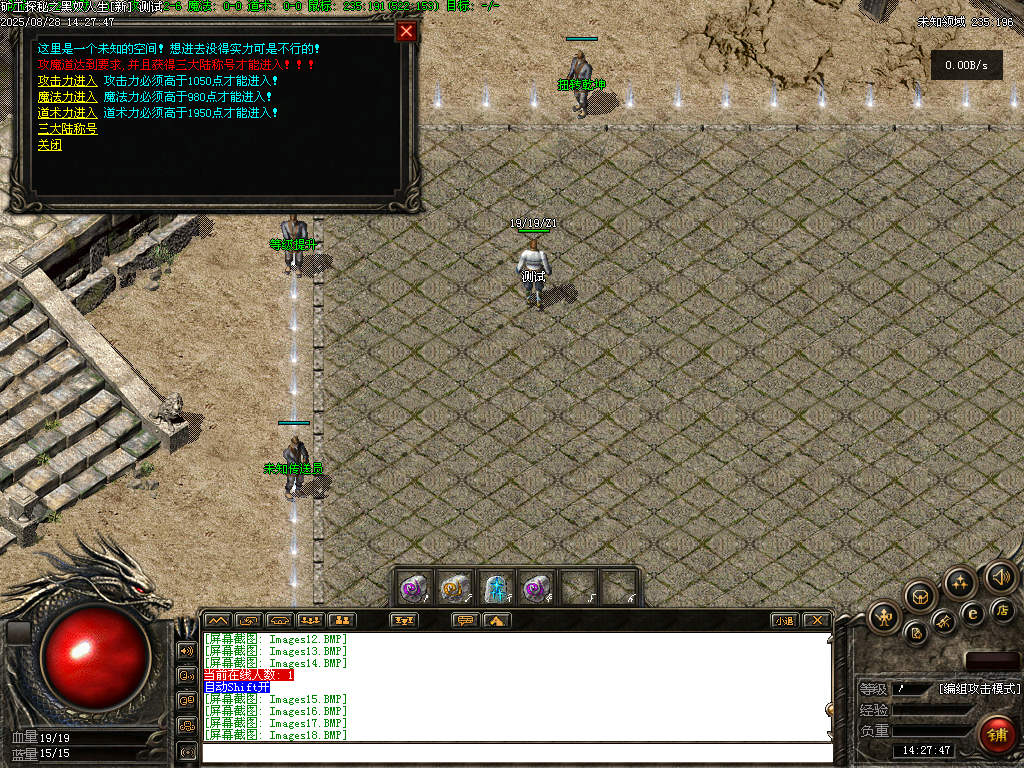Click the 小退 logout button
Viewport: 1024px width, 768px height.
[785, 620]
